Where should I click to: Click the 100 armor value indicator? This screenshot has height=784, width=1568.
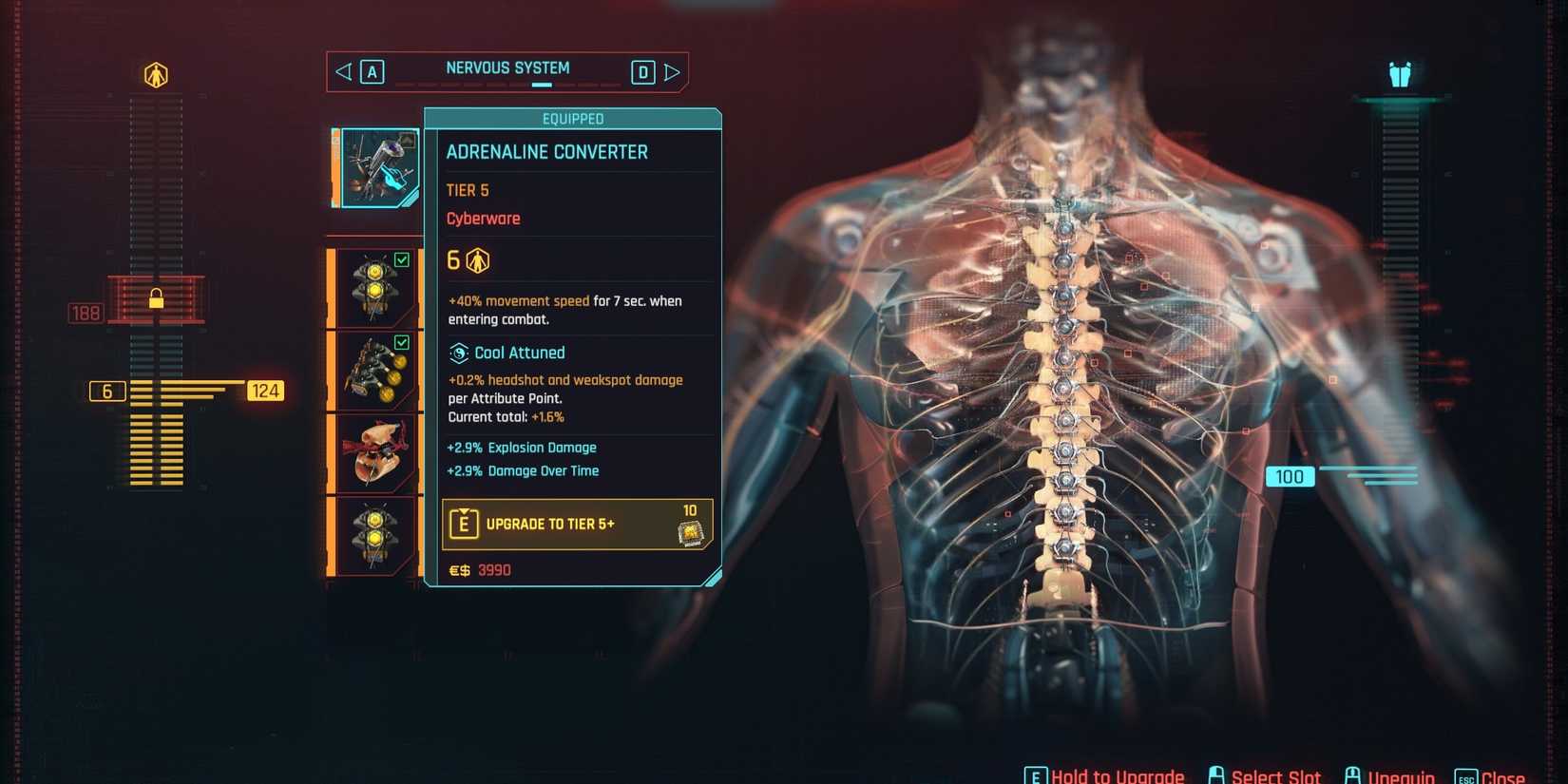1289,476
